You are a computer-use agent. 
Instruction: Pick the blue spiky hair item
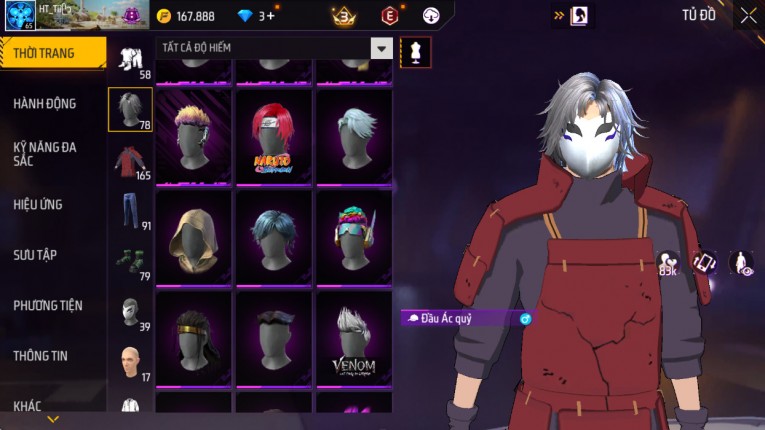[273, 237]
